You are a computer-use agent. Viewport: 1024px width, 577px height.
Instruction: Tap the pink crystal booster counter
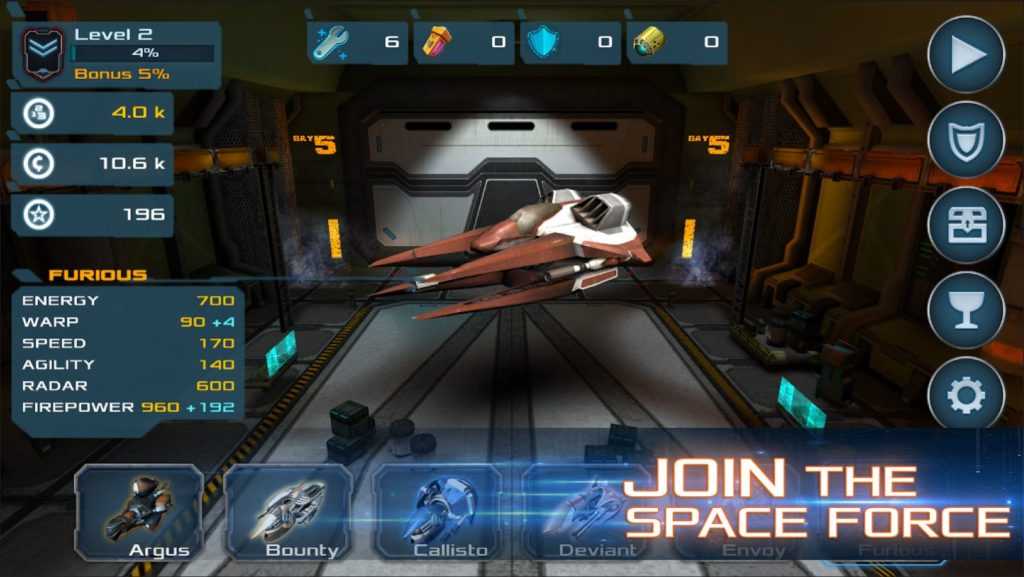pyautogui.click(x=464, y=43)
